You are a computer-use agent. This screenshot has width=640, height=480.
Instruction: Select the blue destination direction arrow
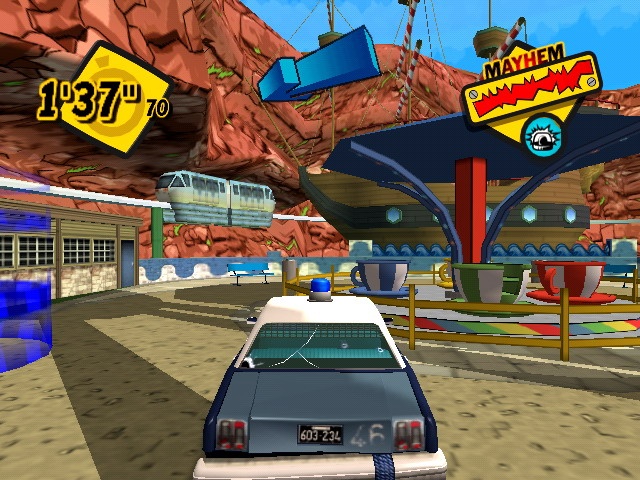coord(317,66)
